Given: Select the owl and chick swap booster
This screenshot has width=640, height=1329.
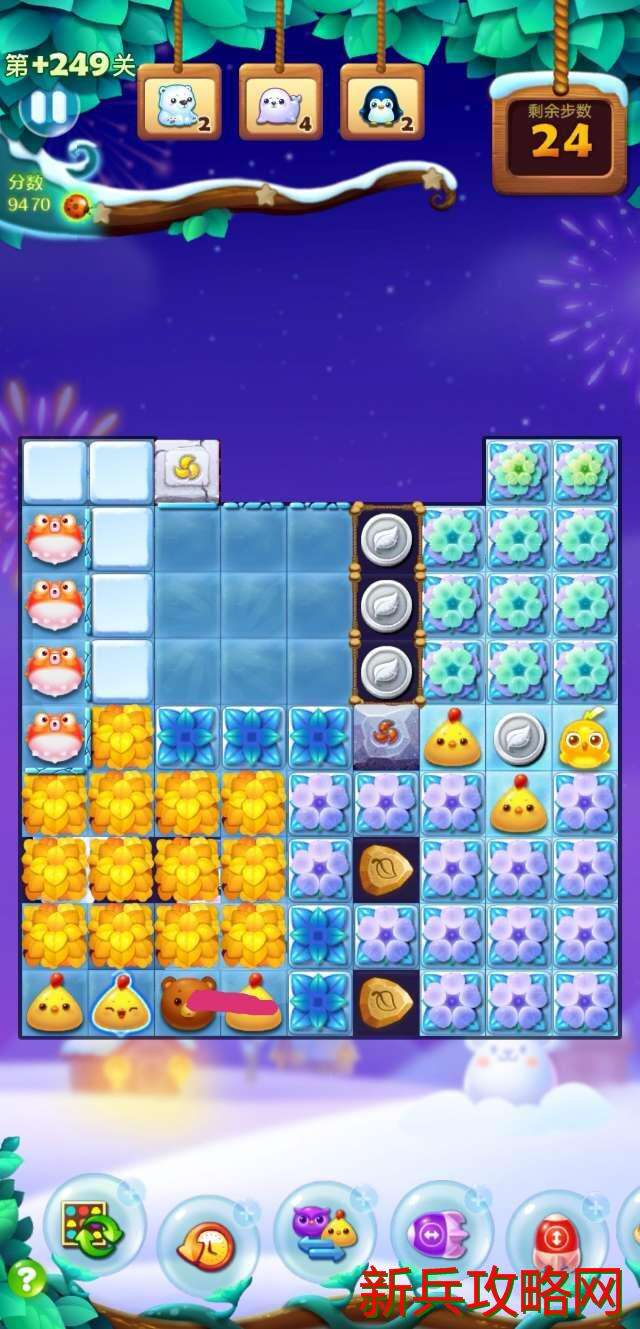Looking at the screenshot, I should 324,1231.
